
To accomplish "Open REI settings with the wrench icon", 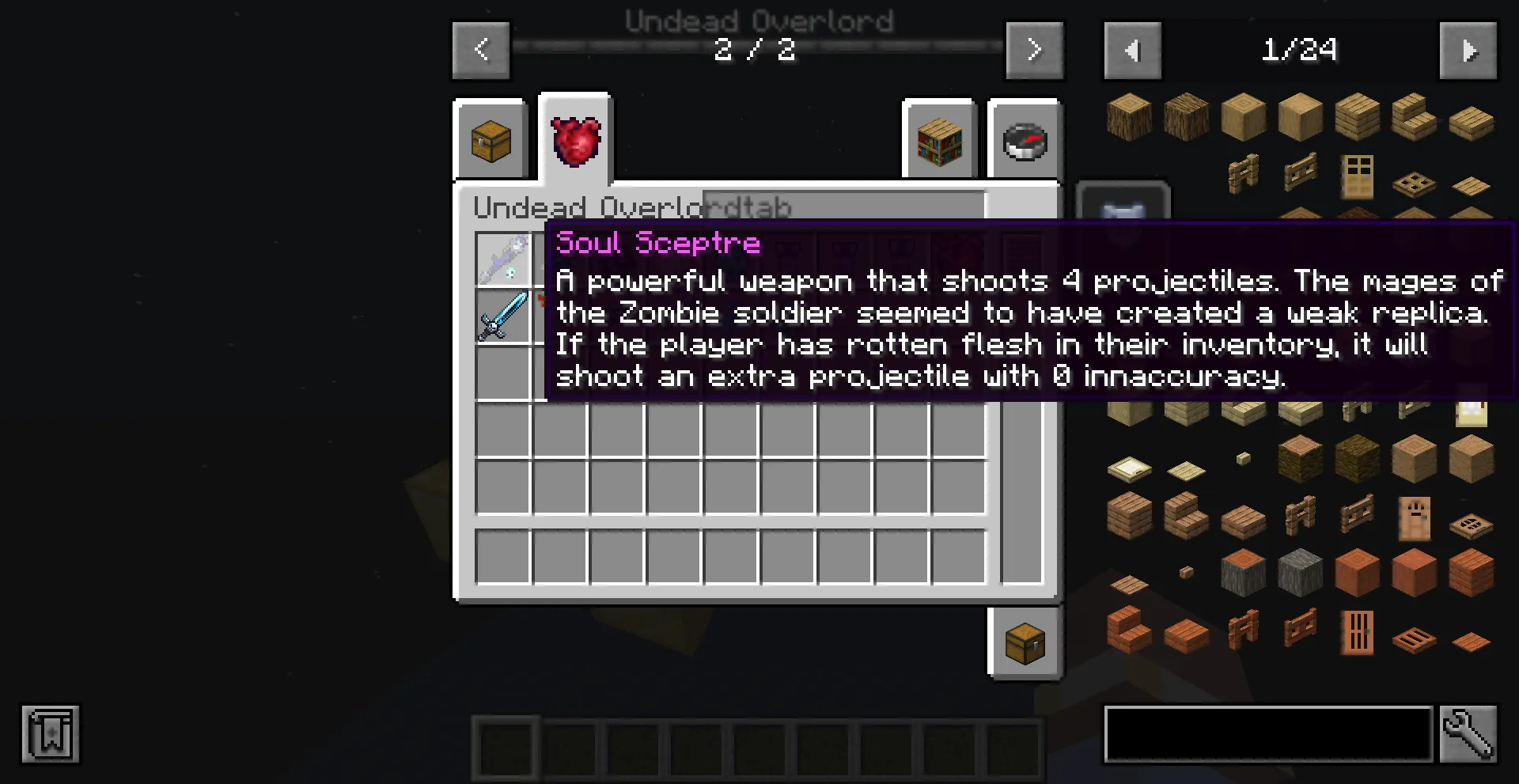I will [x=1468, y=735].
